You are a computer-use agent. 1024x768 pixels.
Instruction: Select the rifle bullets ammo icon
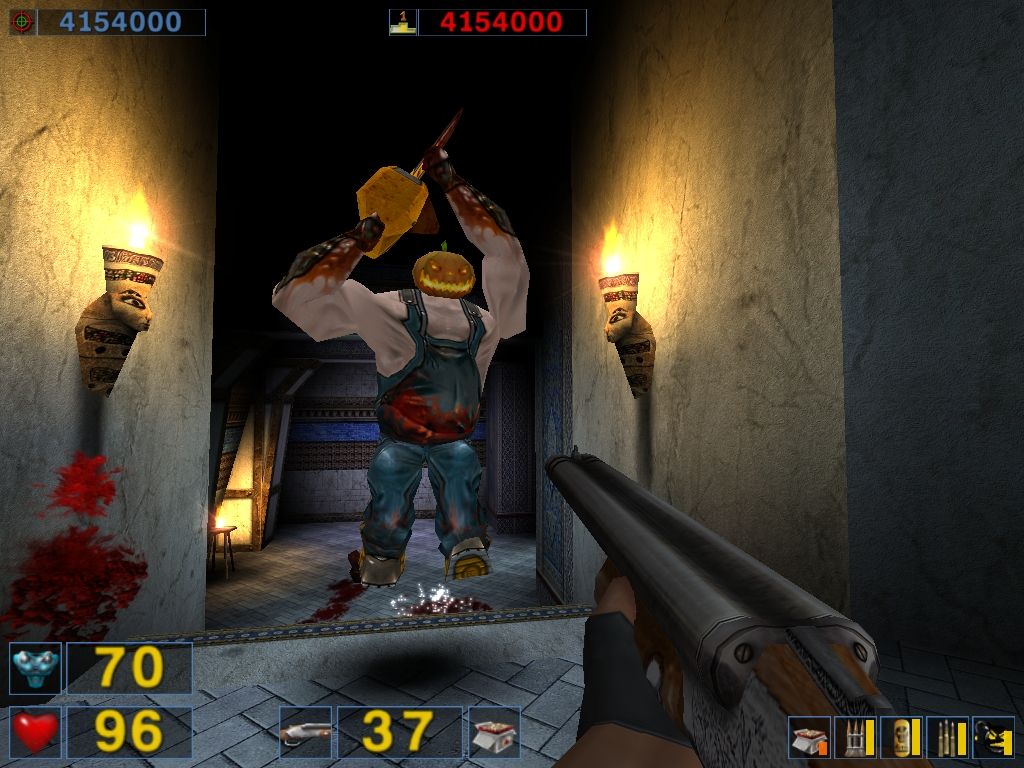click(947, 738)
